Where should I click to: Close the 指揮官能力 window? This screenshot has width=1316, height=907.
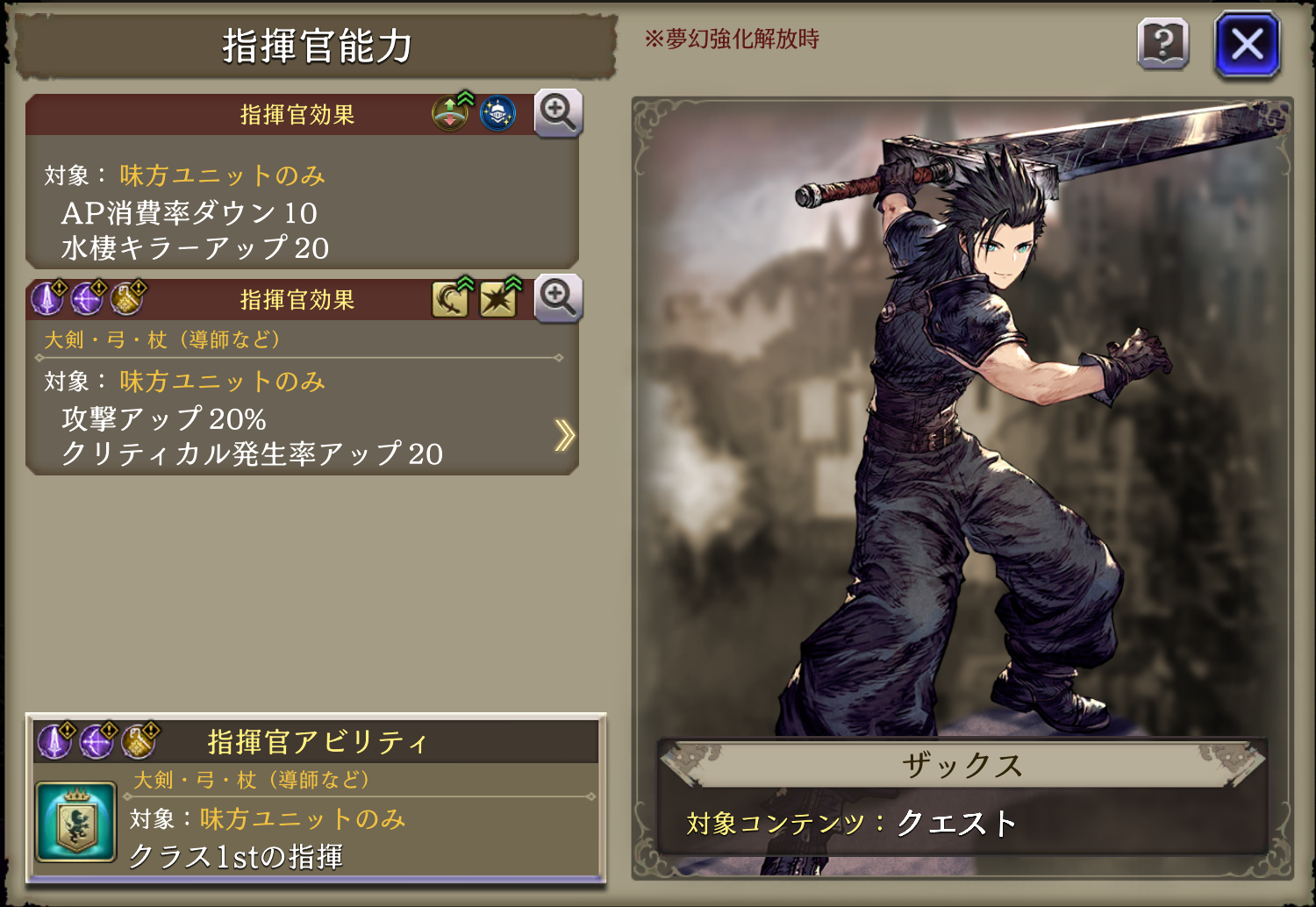pos(1247,44)
